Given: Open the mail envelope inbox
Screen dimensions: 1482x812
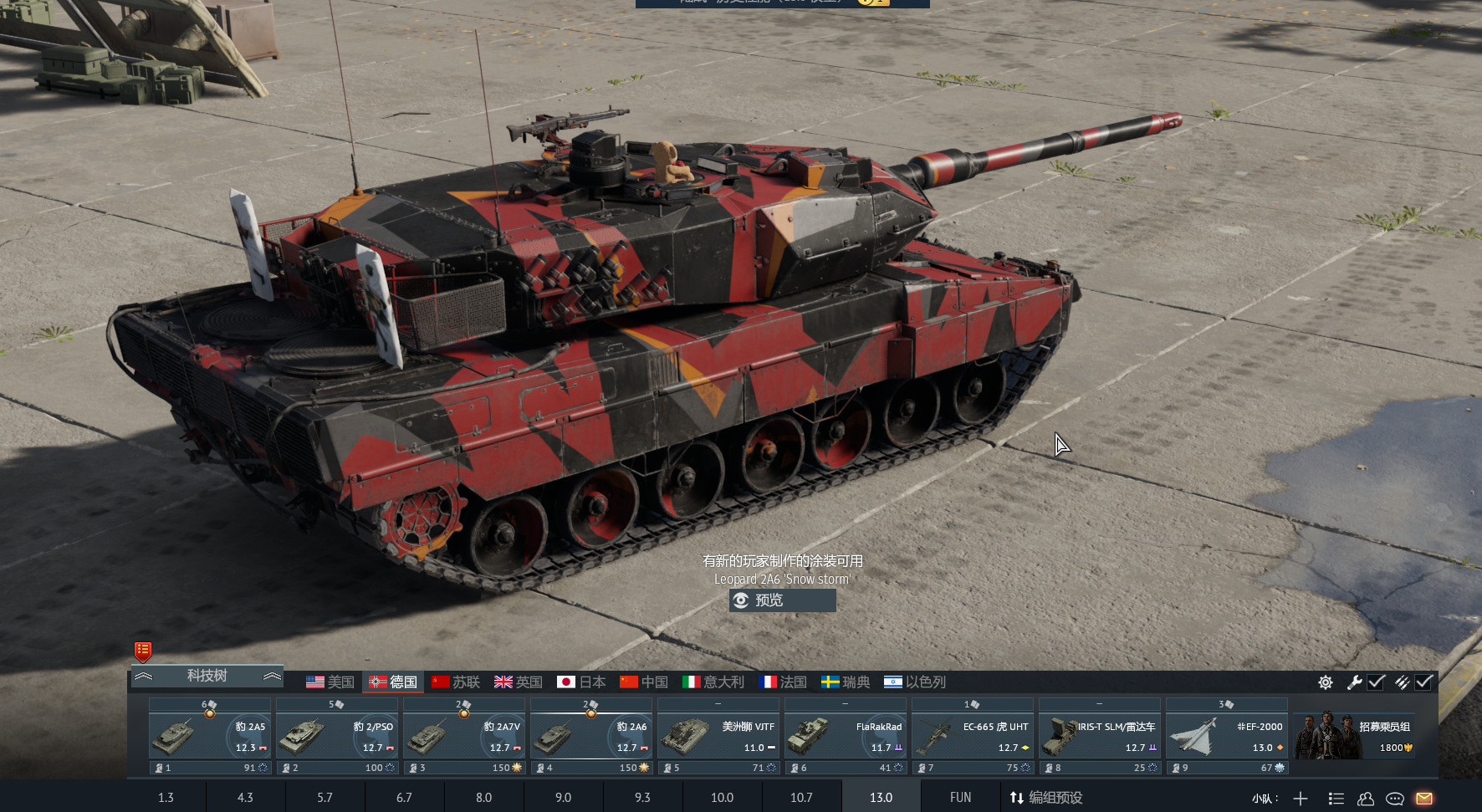Looking at the screenshot, I should 1424,799.
